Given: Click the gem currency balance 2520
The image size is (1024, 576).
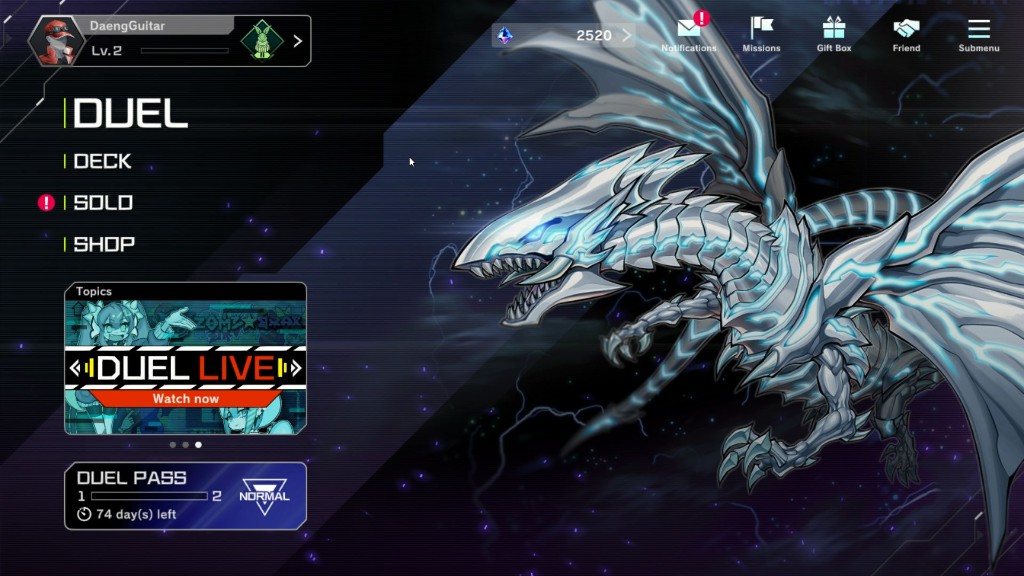Looking at the screenshot, I should (564, 36).
